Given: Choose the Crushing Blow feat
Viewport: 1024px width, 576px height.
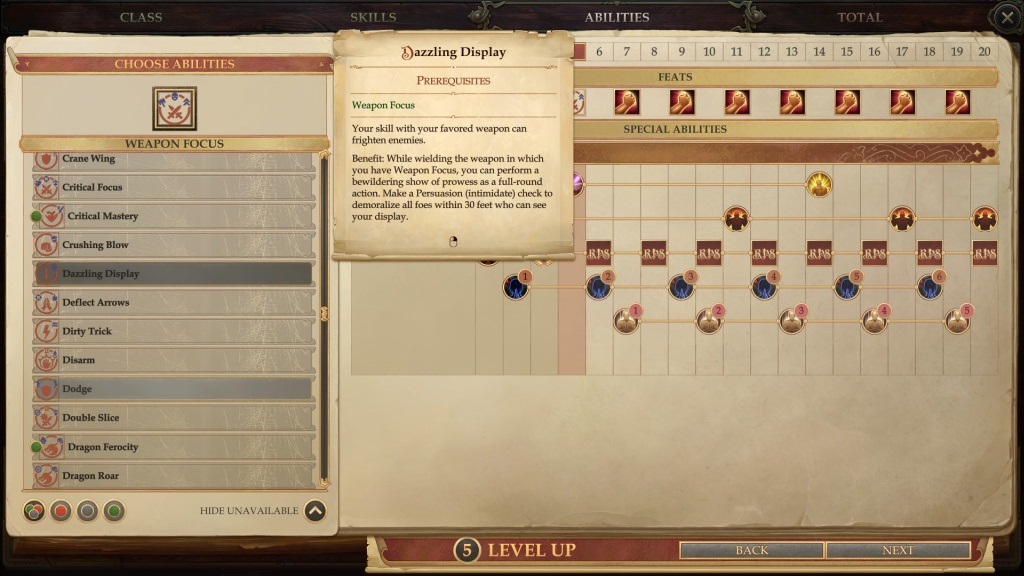Looking at the screenshot, I should (x=175, y=245).
